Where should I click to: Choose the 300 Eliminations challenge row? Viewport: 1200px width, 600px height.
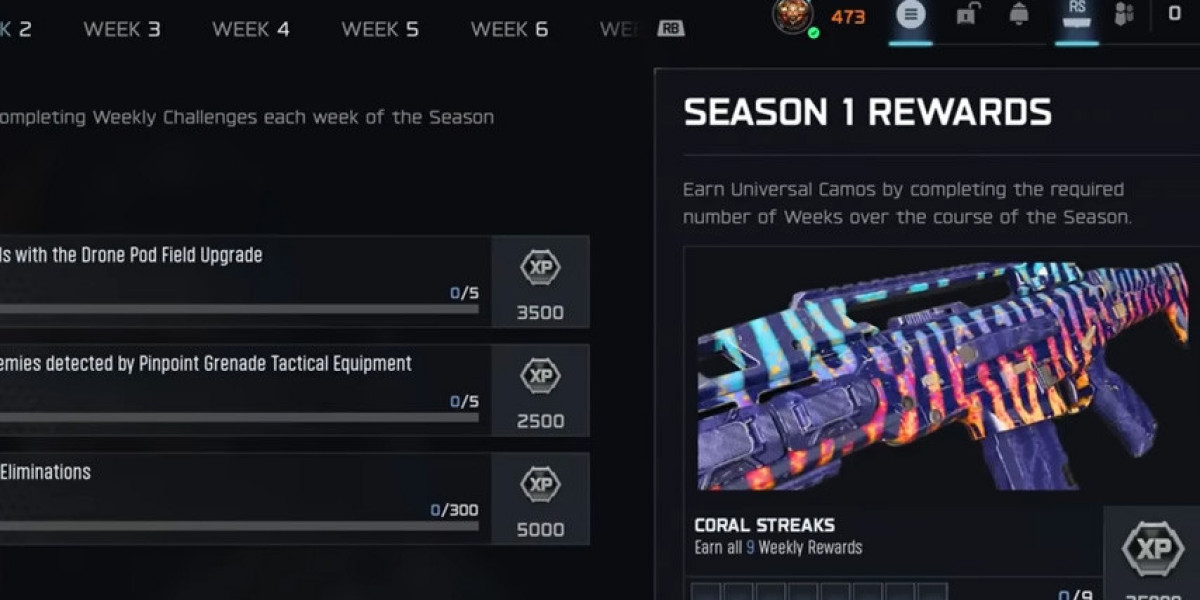tap(240, 498)
